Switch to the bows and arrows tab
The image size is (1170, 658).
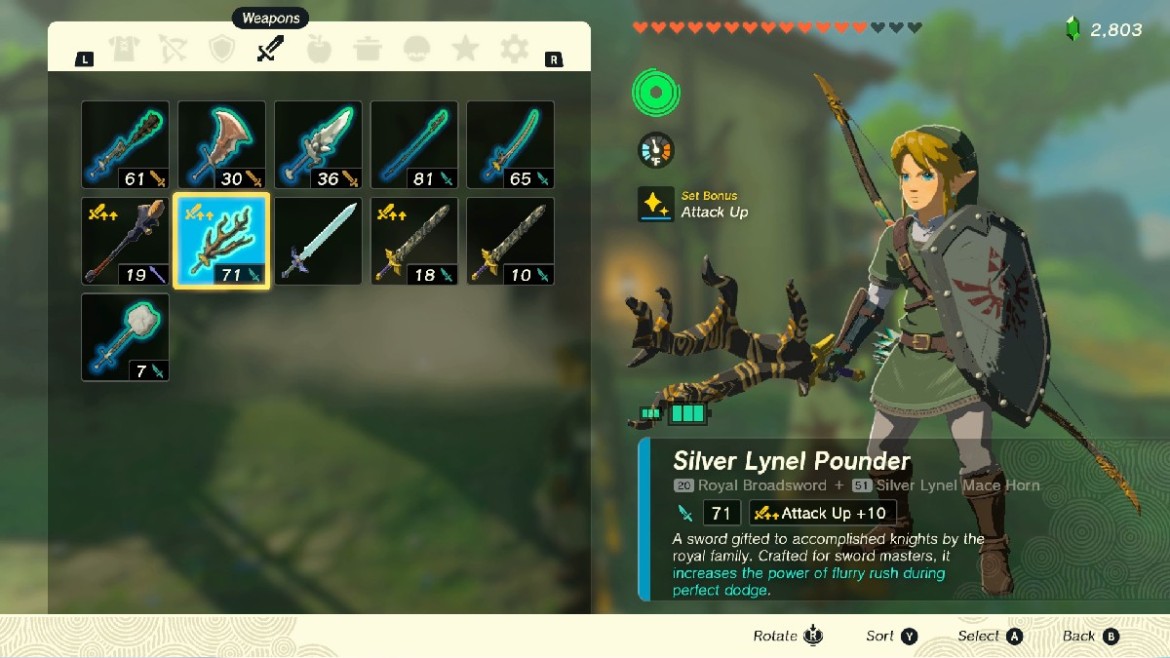[173, 49]
